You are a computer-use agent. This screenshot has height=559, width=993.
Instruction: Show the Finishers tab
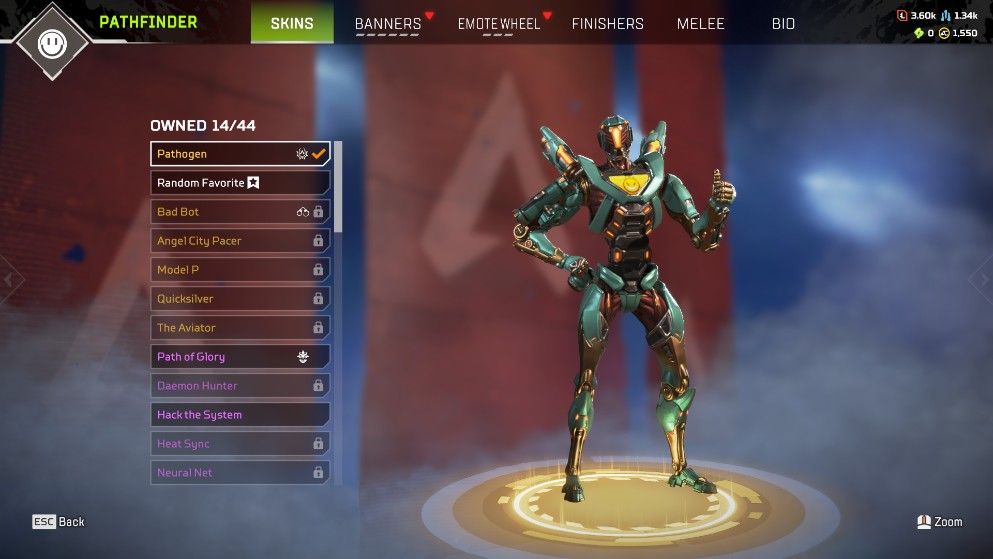click(x=607, y=24)
